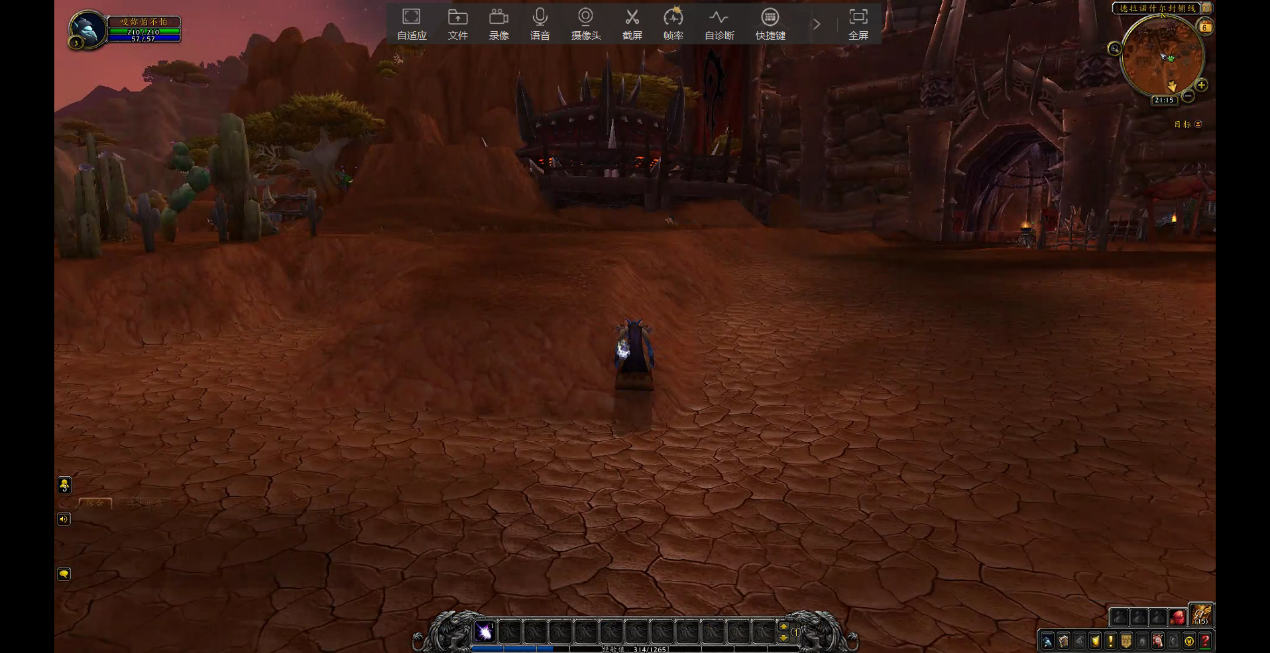This screenshot has height=653, width=1270.
Task: Click the 截屏 screenshot tool in overlay
Action: click(632, 24)
